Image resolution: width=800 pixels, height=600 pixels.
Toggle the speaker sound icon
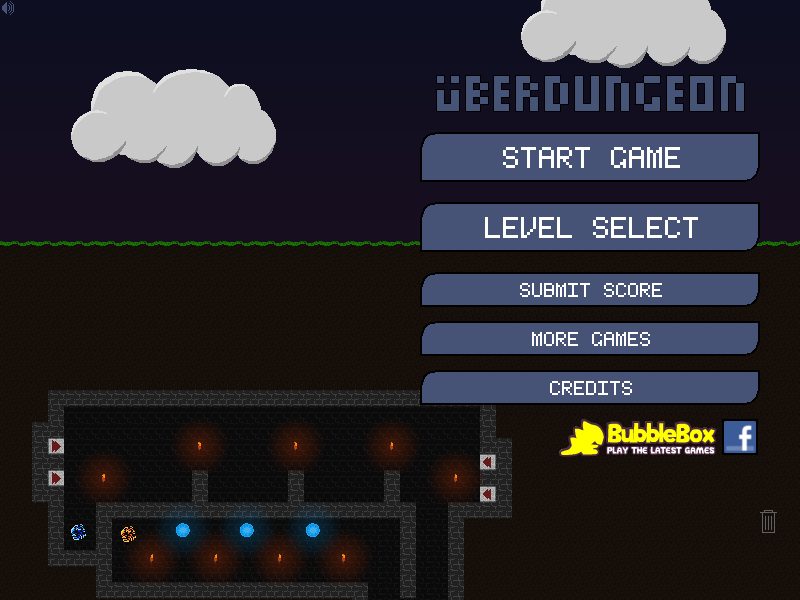(x=8, y=8)
